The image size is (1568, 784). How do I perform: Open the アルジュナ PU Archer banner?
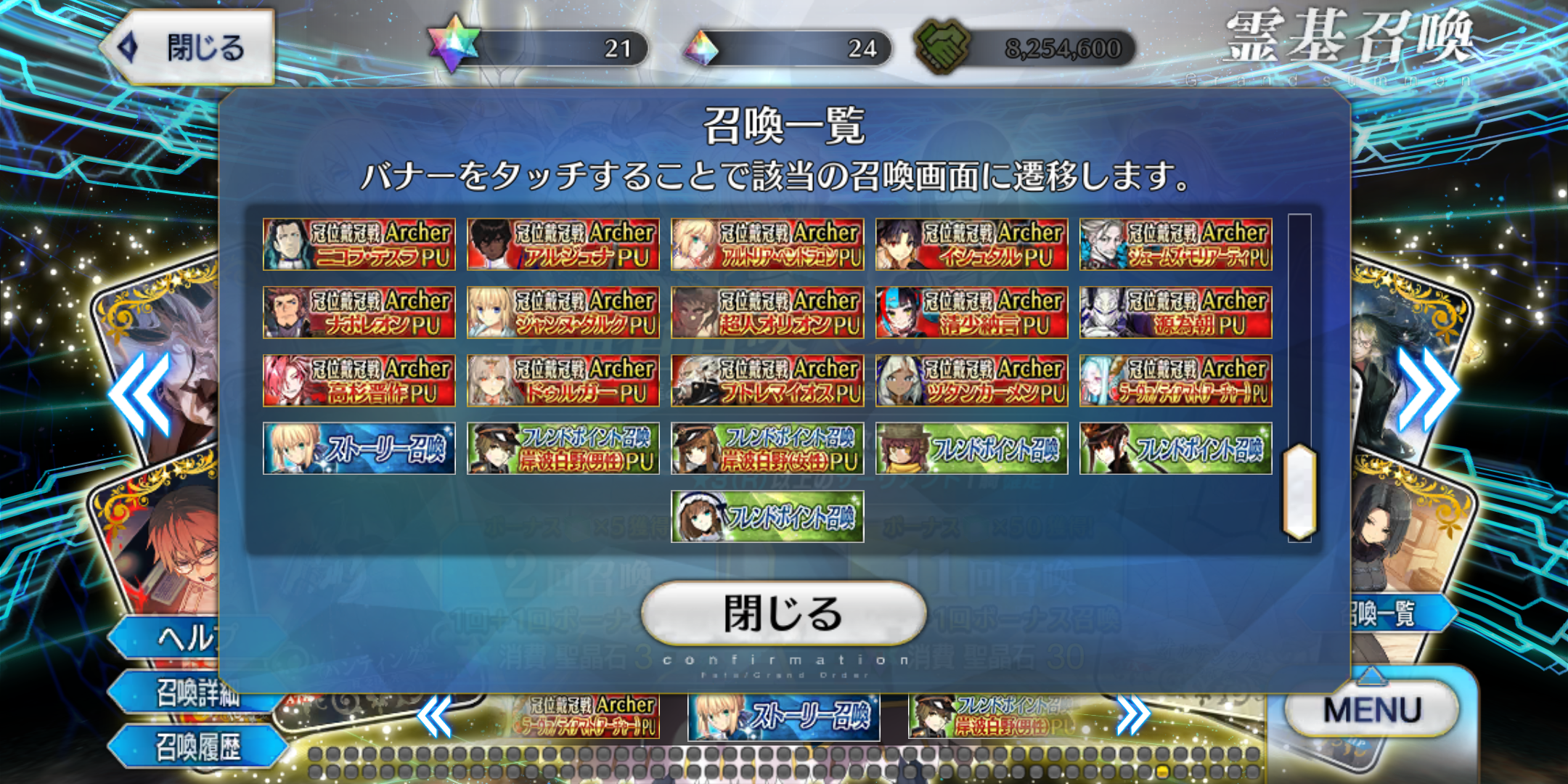point(563,245)
